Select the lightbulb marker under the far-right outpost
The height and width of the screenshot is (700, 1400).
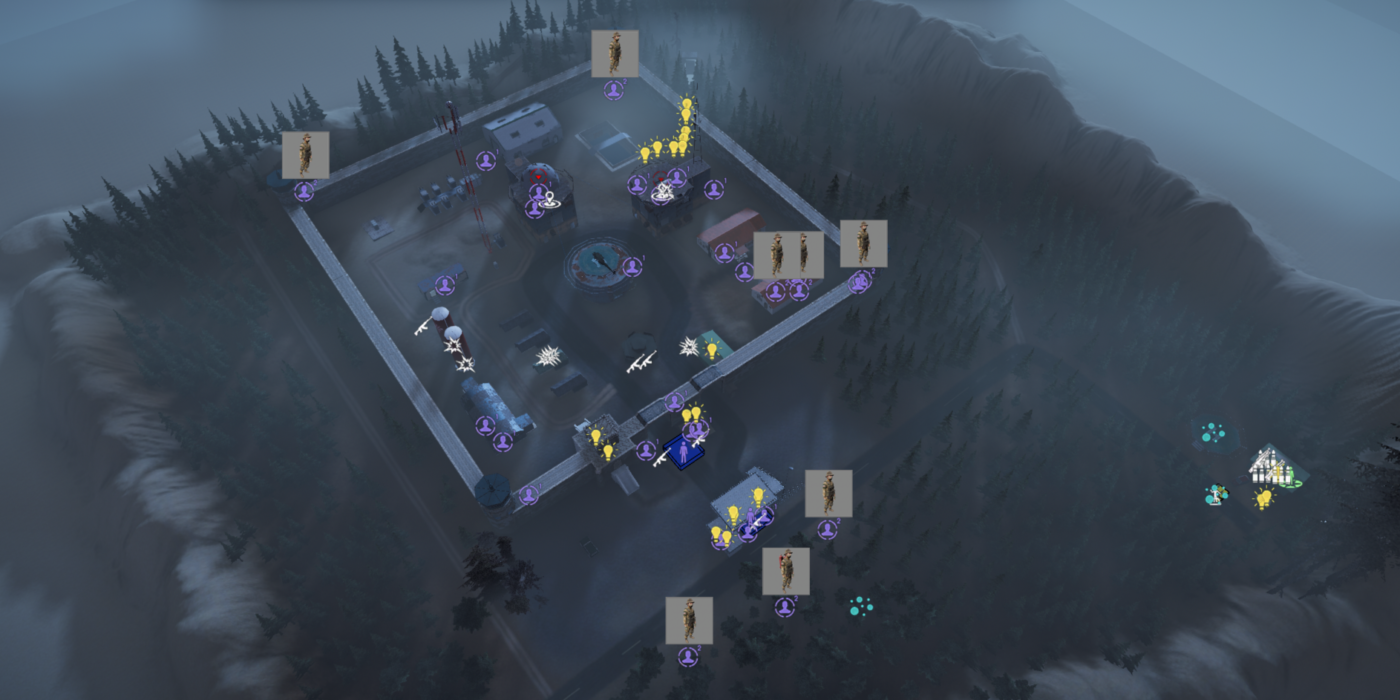point(1264,498)
